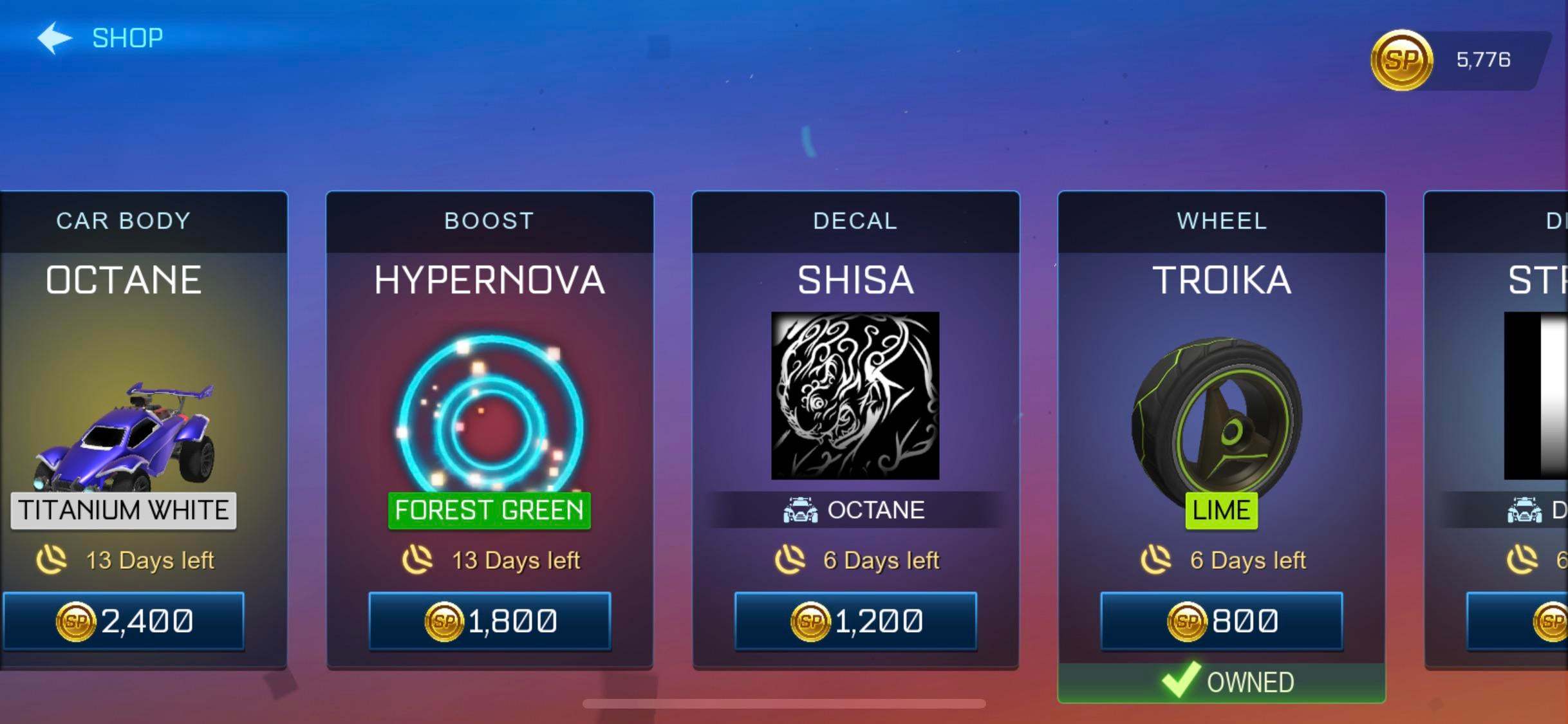Click the SP icon on the 2,400 price button
This screenshot has width=1568, height=724.
[73, 621]
